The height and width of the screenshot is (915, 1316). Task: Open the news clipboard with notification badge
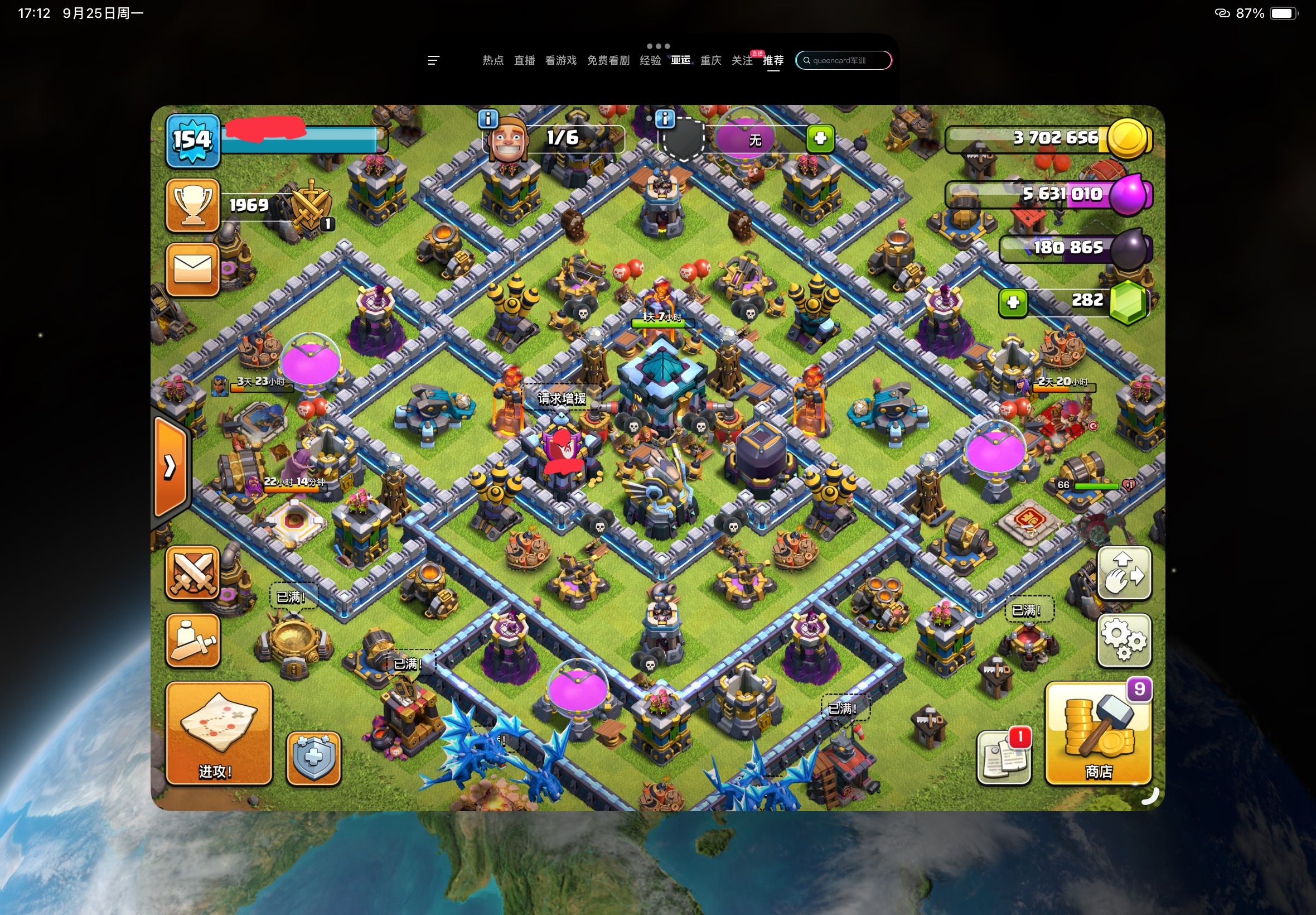pyautogui.click(x=1004, y=757)
